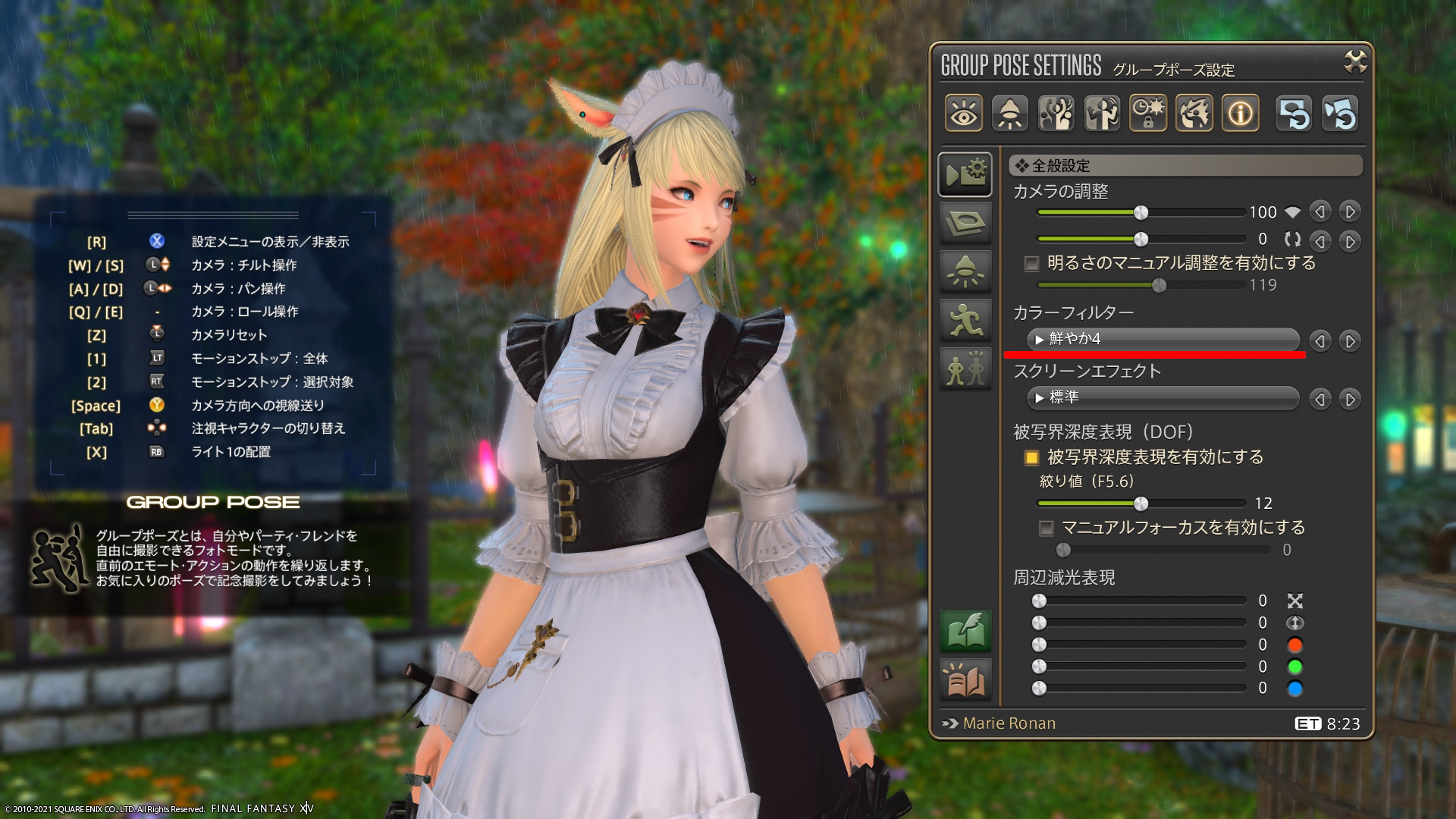The height and width of the screenshot is (819, 1456).
Task: Toggle UI visibility with the eye icon
Action: click(x=964, y=112)
